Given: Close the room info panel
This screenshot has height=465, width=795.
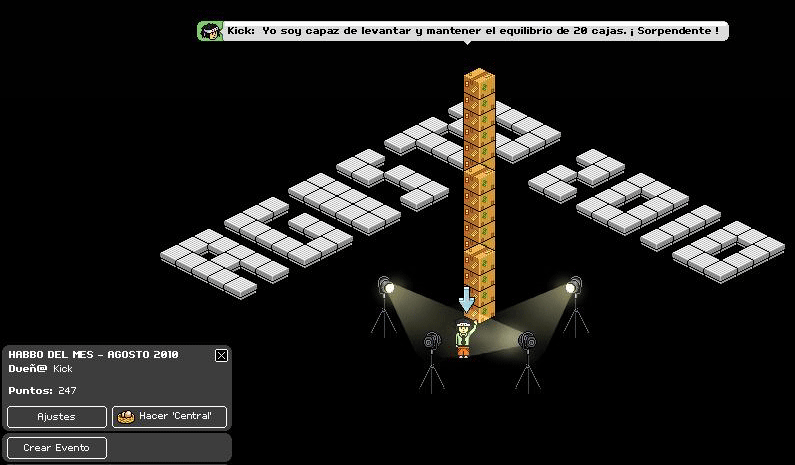Looking at the screenshot, I should click(x=221, y=355).
